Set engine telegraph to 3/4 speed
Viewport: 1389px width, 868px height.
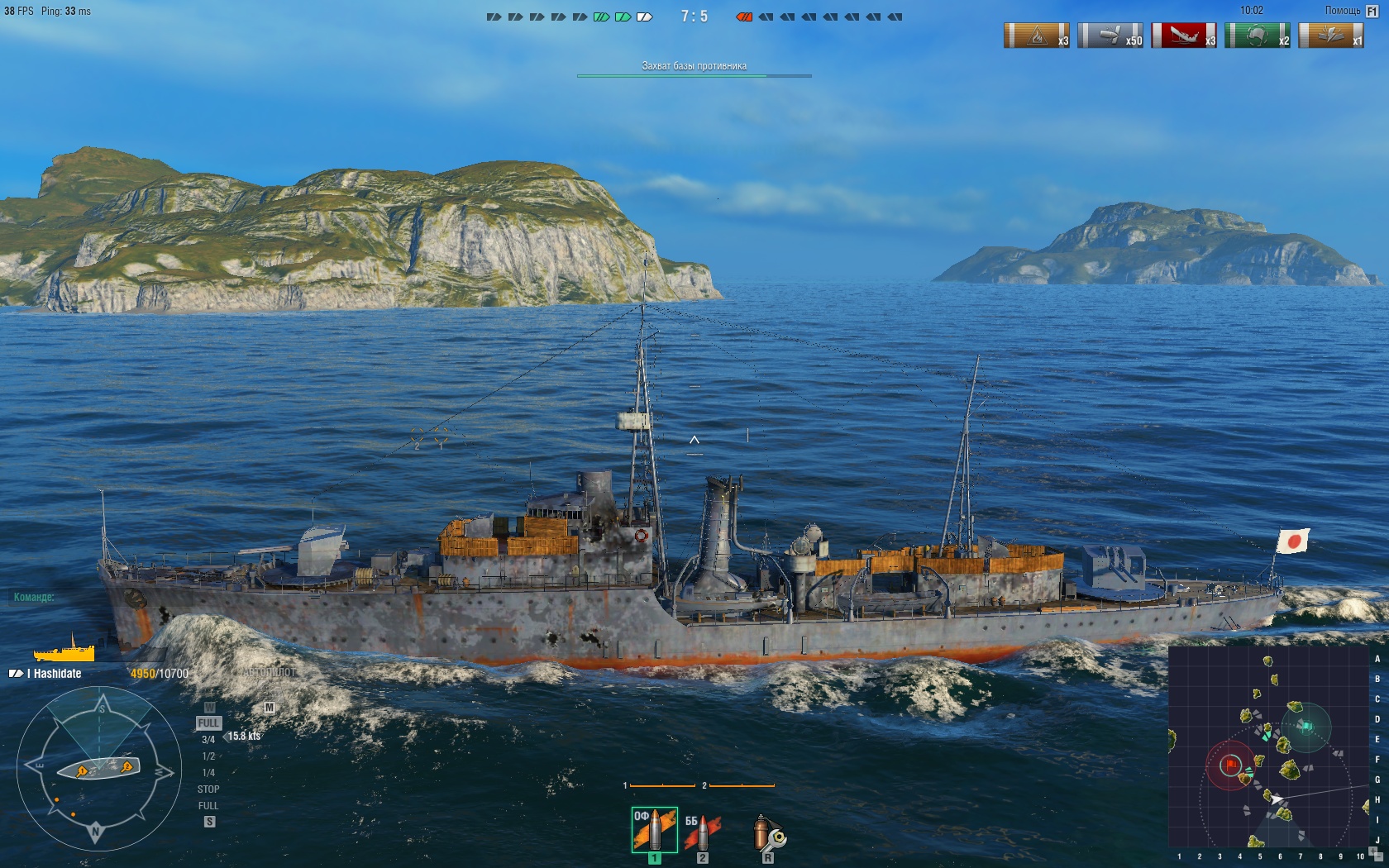pos(208,740)
